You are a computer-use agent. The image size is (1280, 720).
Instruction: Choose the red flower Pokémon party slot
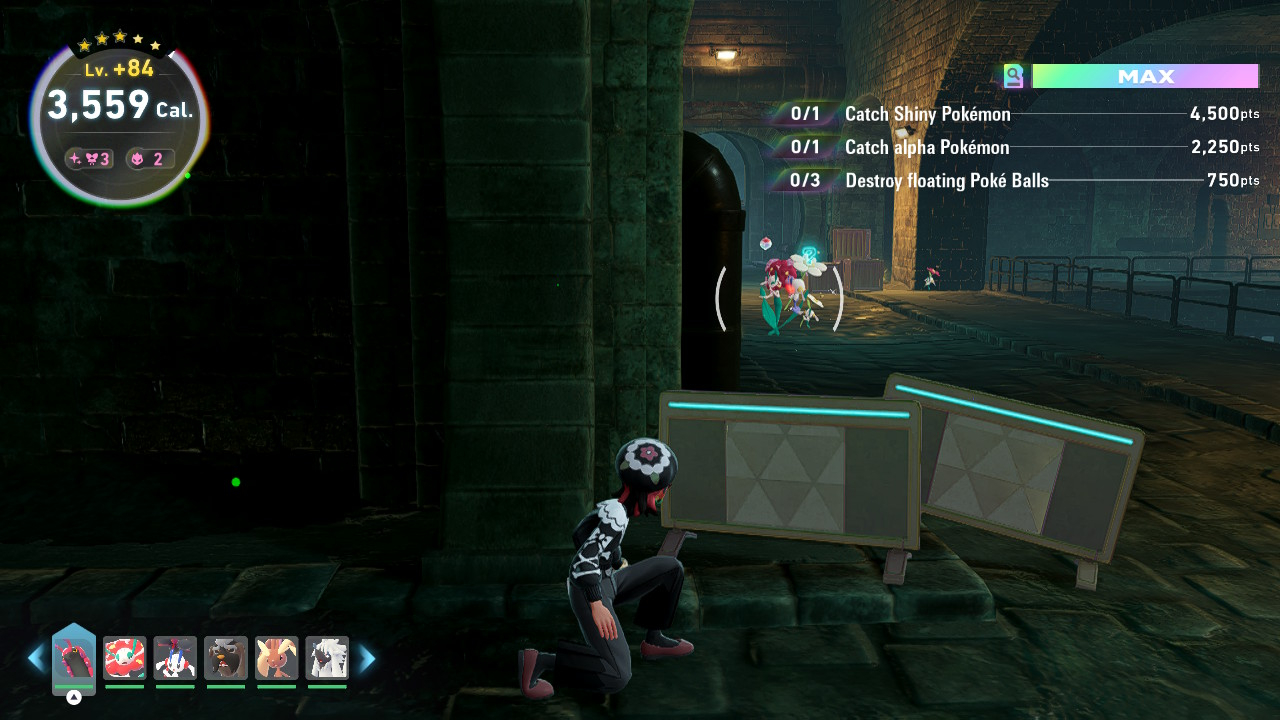(125, 658)
